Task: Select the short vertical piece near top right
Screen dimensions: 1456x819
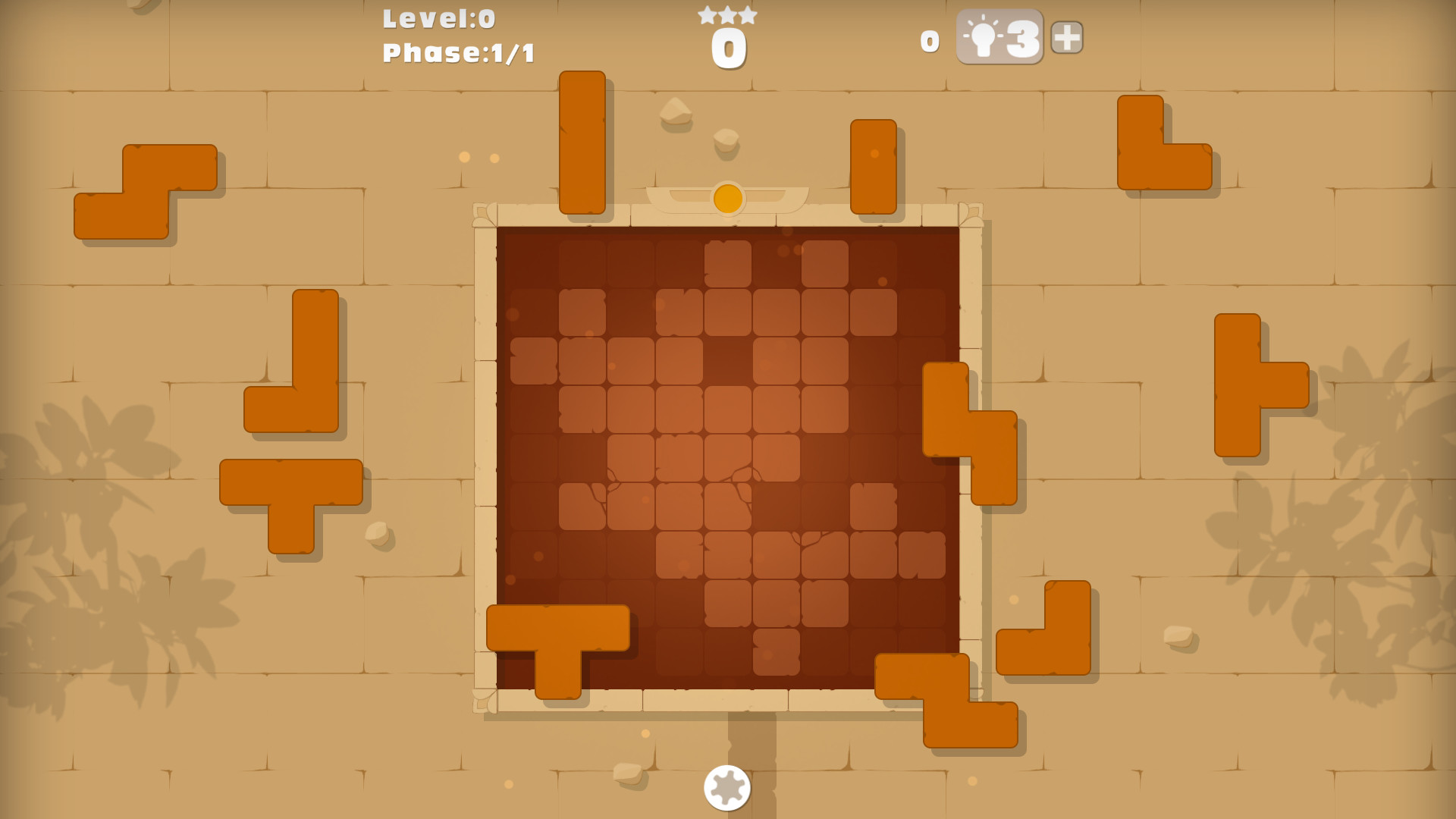Action: (874, 167)
